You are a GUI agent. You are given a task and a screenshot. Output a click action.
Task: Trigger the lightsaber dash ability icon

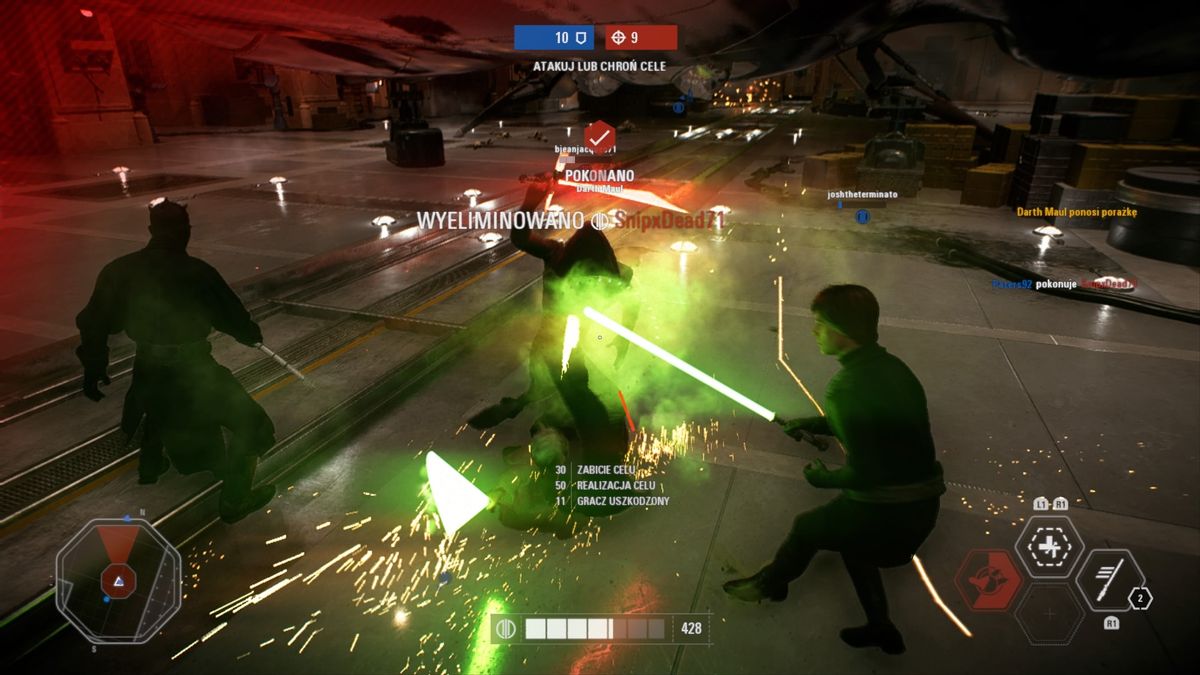1109,580
